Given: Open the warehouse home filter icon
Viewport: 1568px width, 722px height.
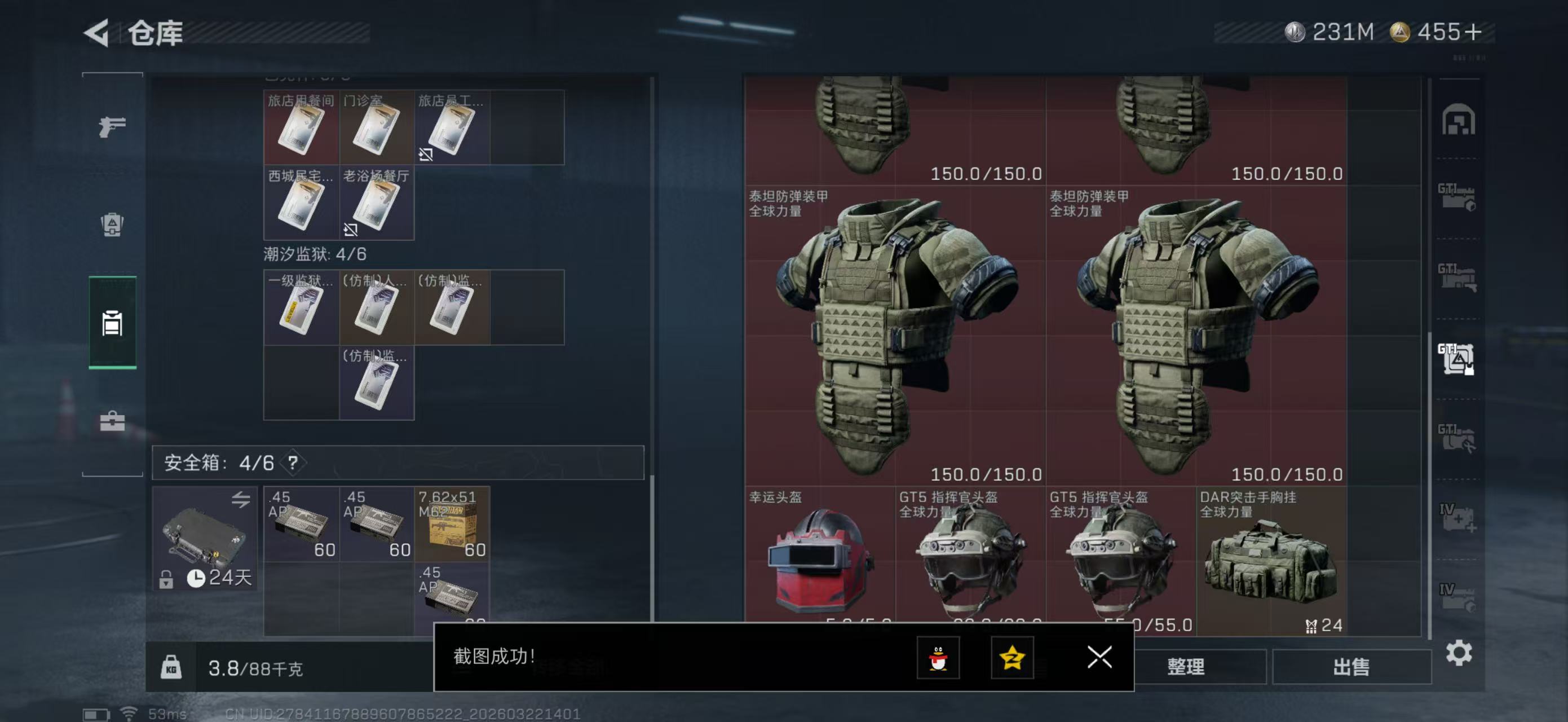Looking at the screenshot, I should tap(1458, 120).
